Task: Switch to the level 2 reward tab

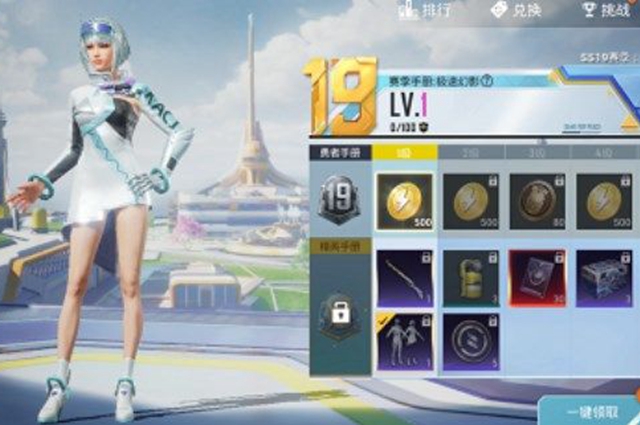Action: coord(470,153)
